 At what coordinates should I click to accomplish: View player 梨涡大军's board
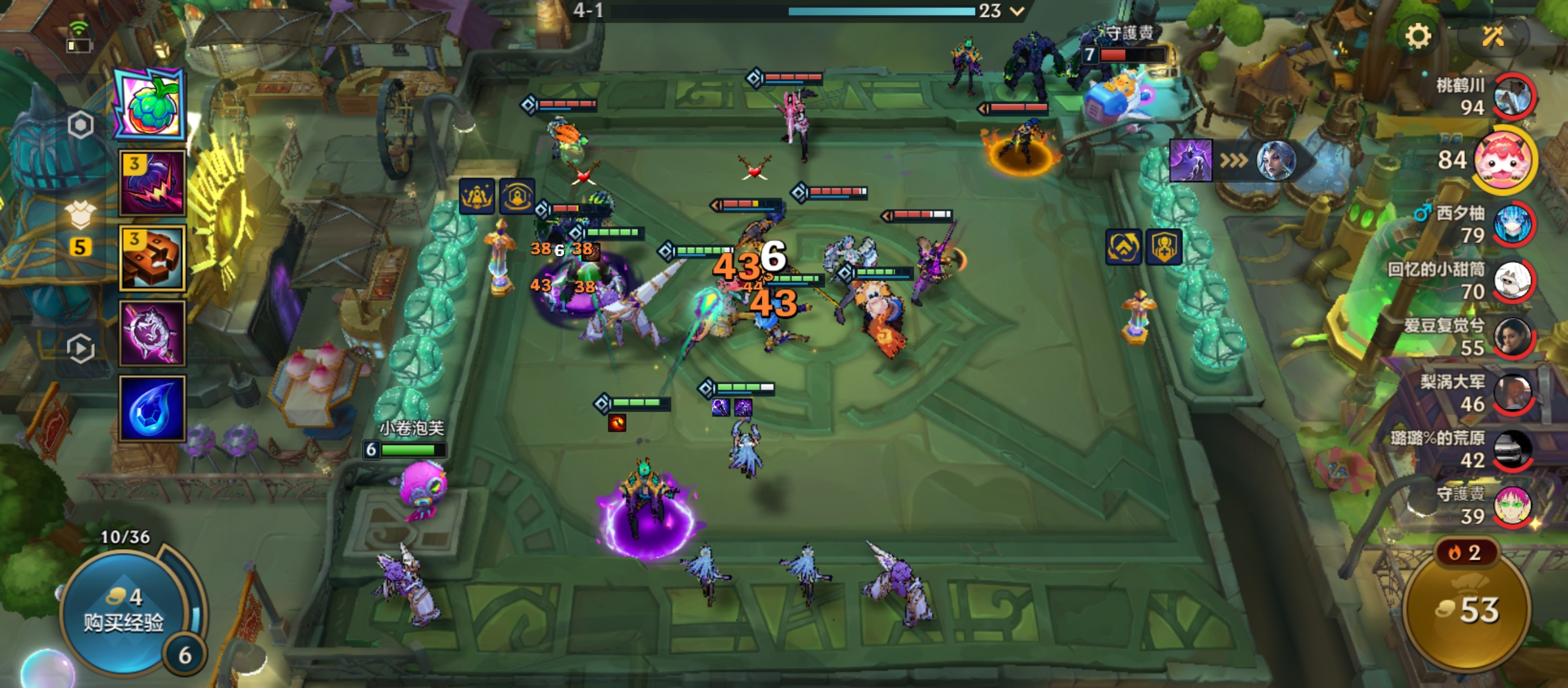point(1512,393)
